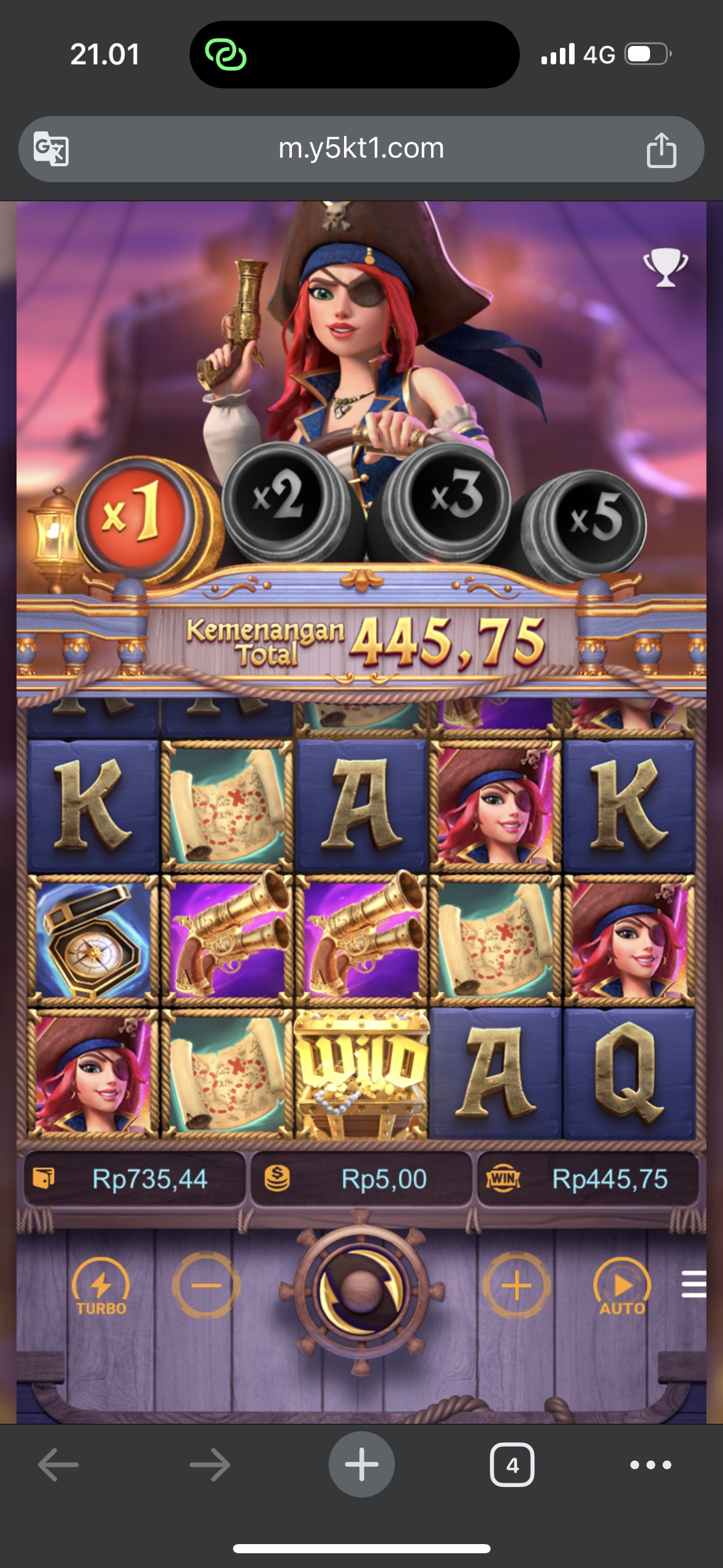Go back to previous page
723x1568 pixels.
tap(58, 1465)
